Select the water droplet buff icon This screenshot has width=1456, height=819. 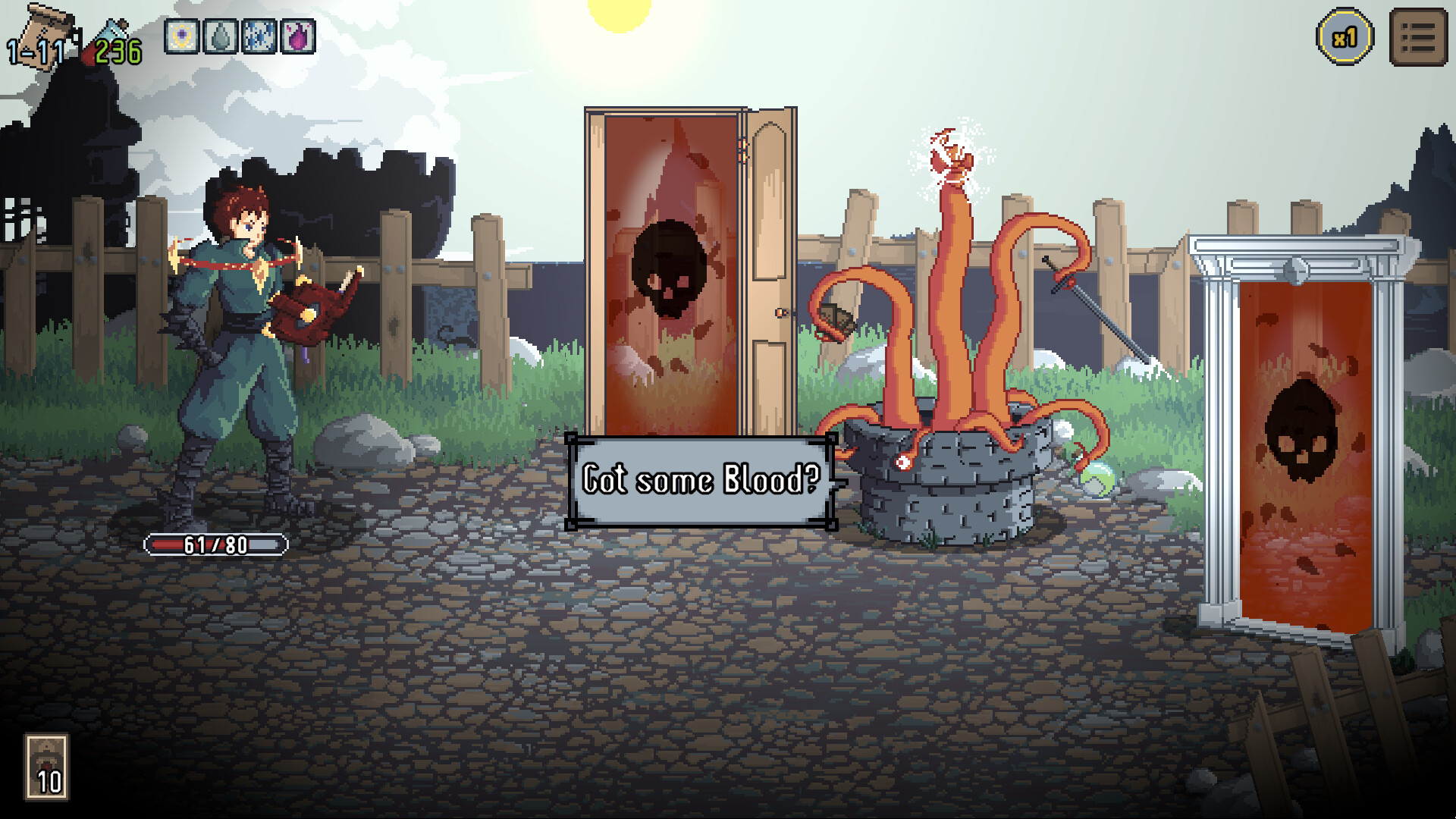(x=220, y=37)
